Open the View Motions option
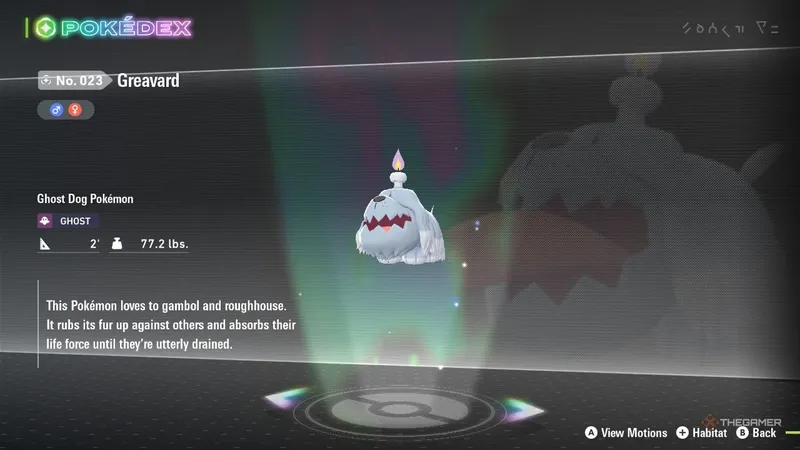This screenshot has width=800, height=450. [625, 432]
